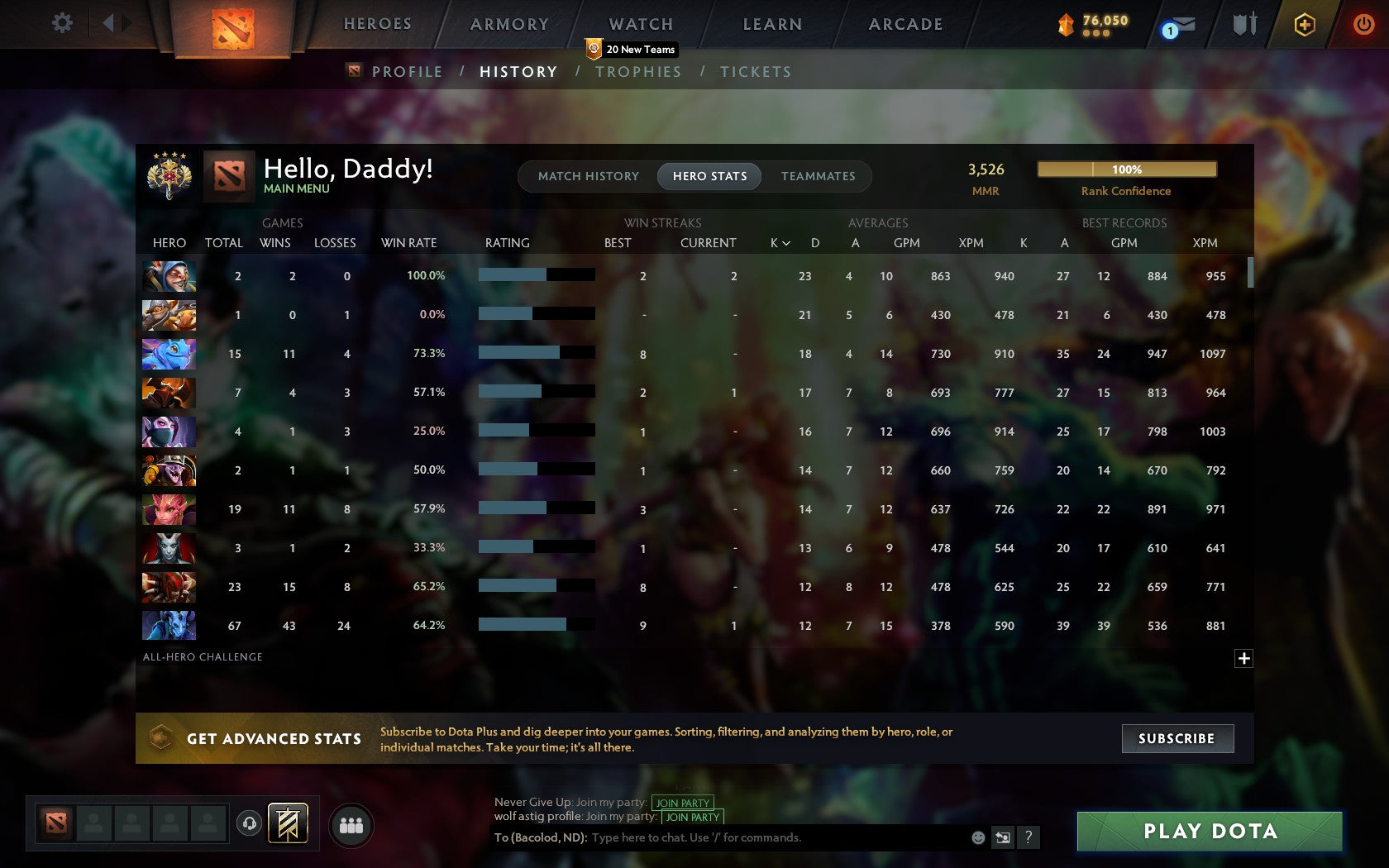
Task: Click SUBSCRIBE for advanced stats
Action: click(1177, 738)
